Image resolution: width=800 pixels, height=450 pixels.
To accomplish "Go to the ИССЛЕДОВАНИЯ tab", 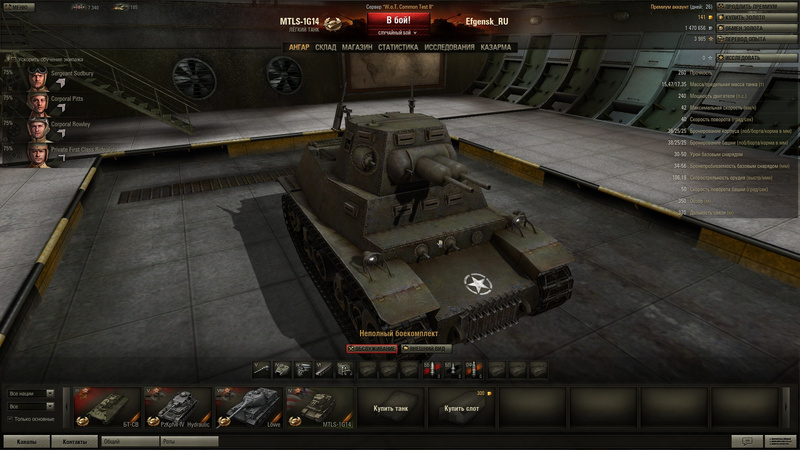I will (448, 47).
